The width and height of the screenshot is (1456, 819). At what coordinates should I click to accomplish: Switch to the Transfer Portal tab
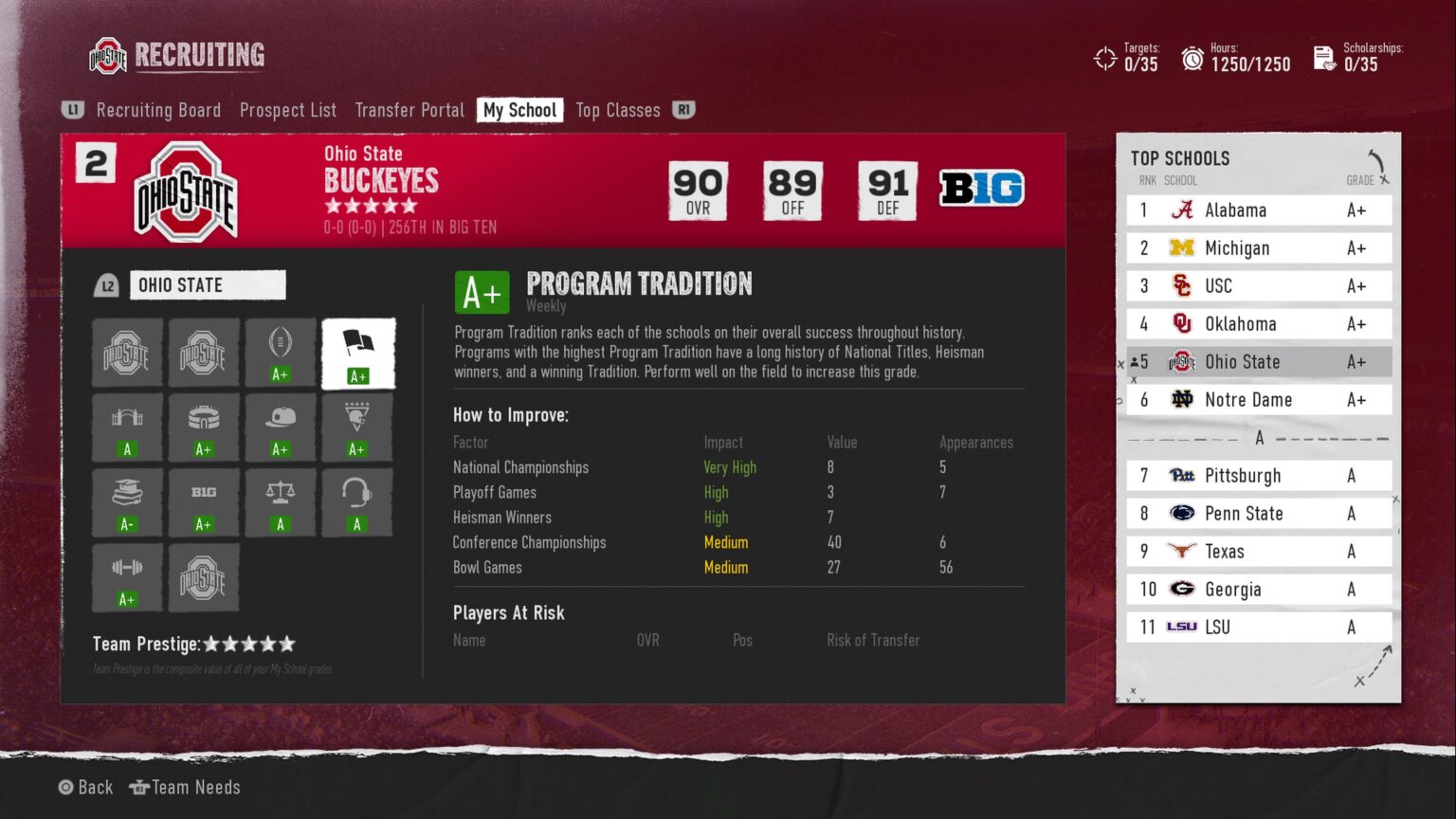409,110
